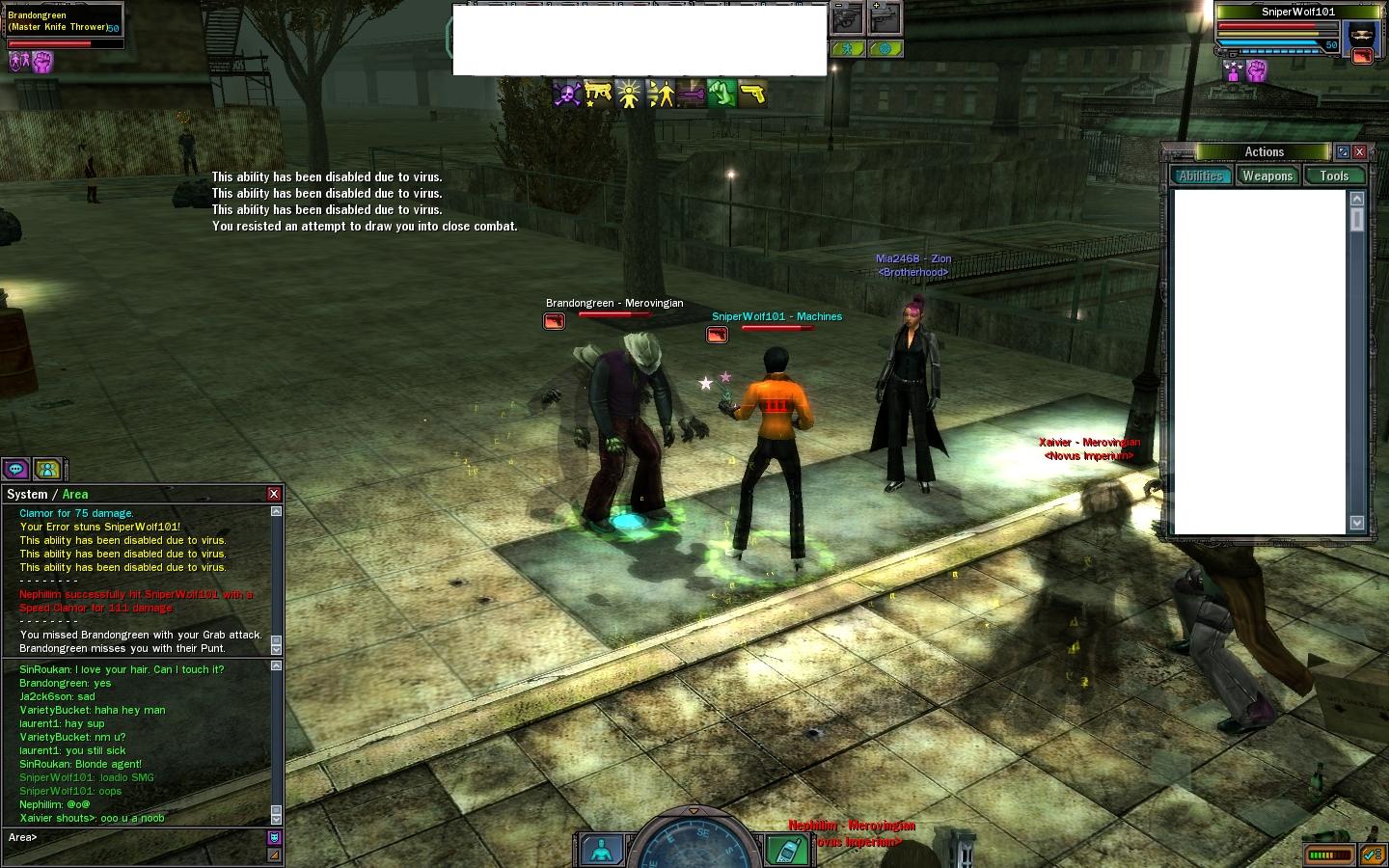Type in the Area chat input box
The image size is (1389, 868).
[135, 837]
